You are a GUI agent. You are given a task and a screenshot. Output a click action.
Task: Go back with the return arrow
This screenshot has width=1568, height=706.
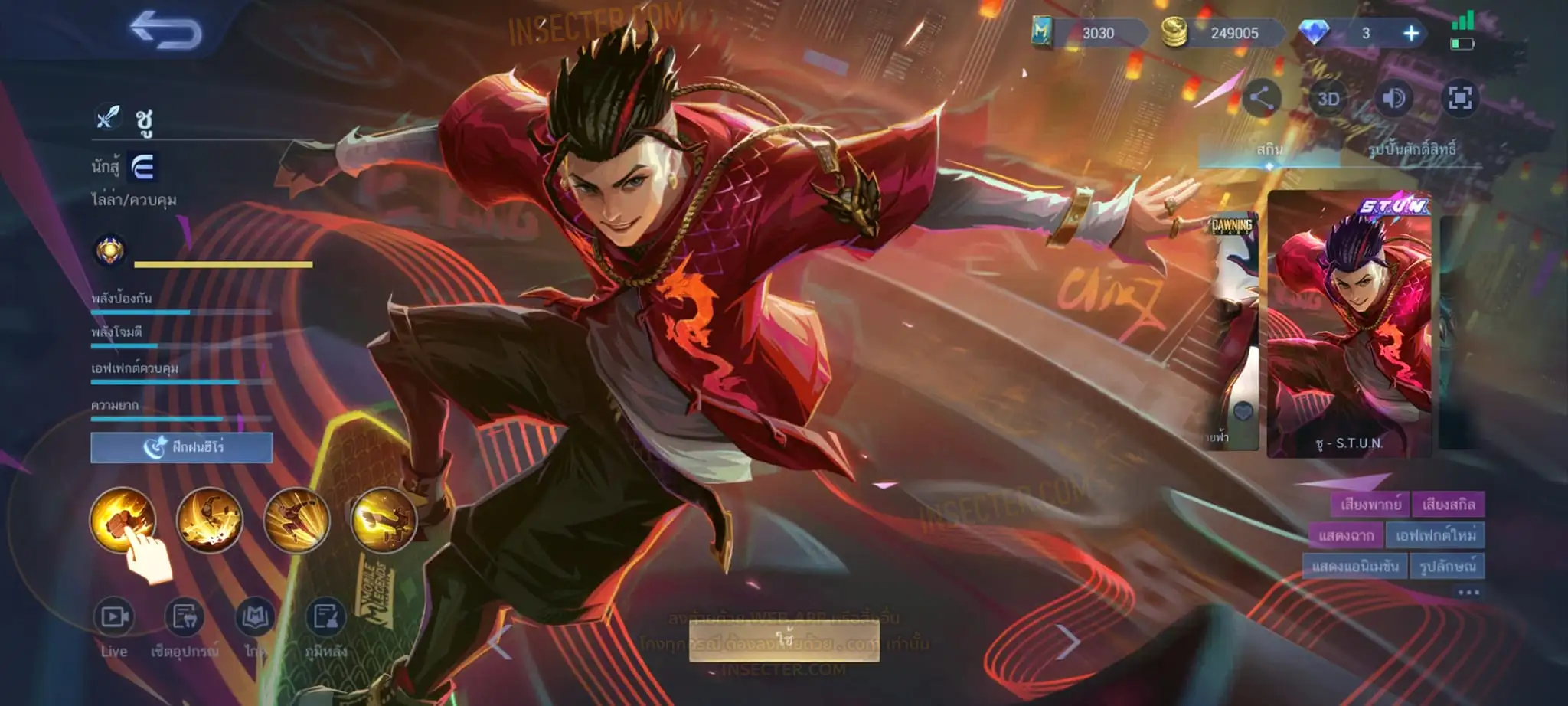166,32
